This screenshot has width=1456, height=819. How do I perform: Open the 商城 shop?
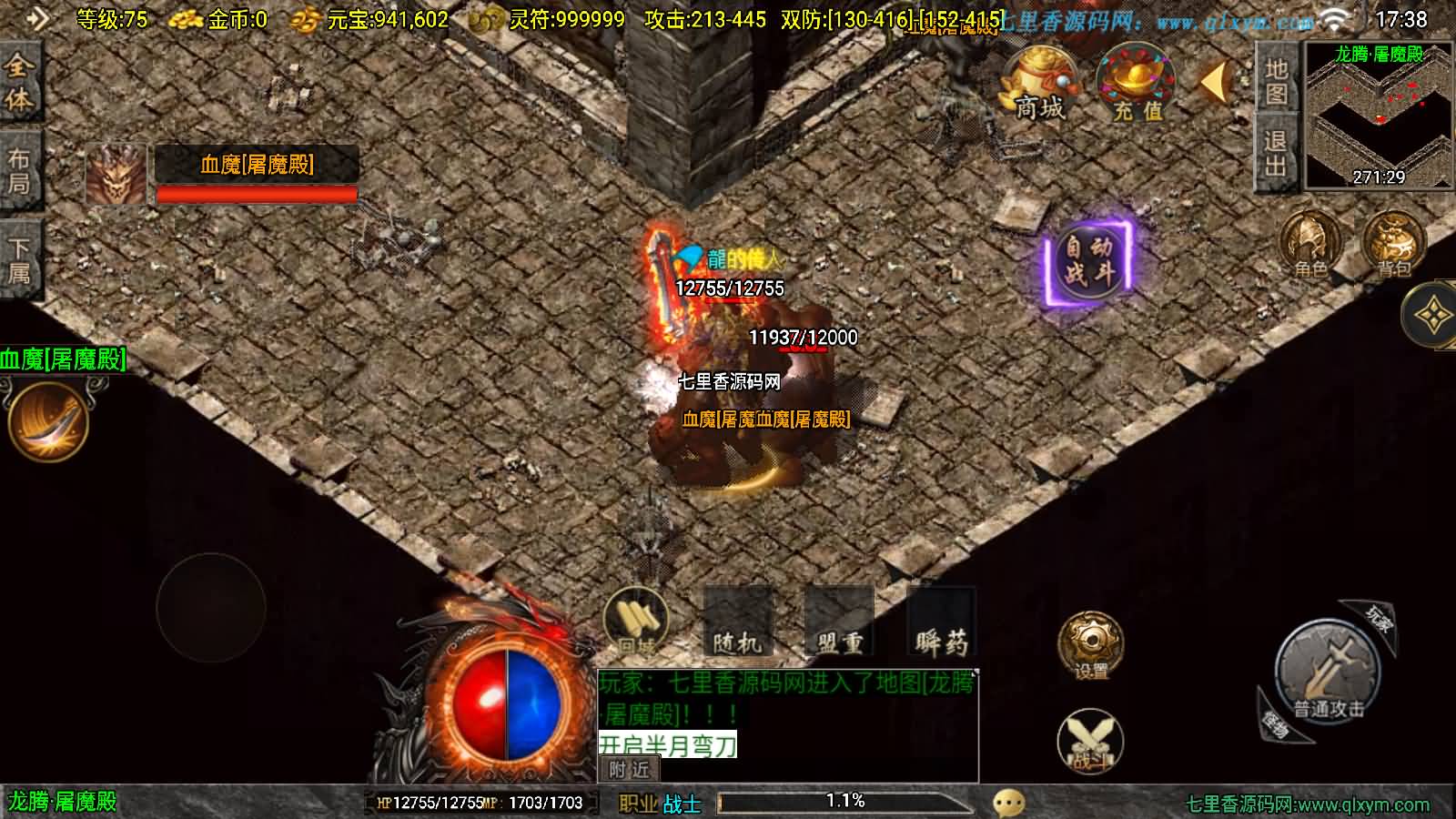pos(1037,86)
